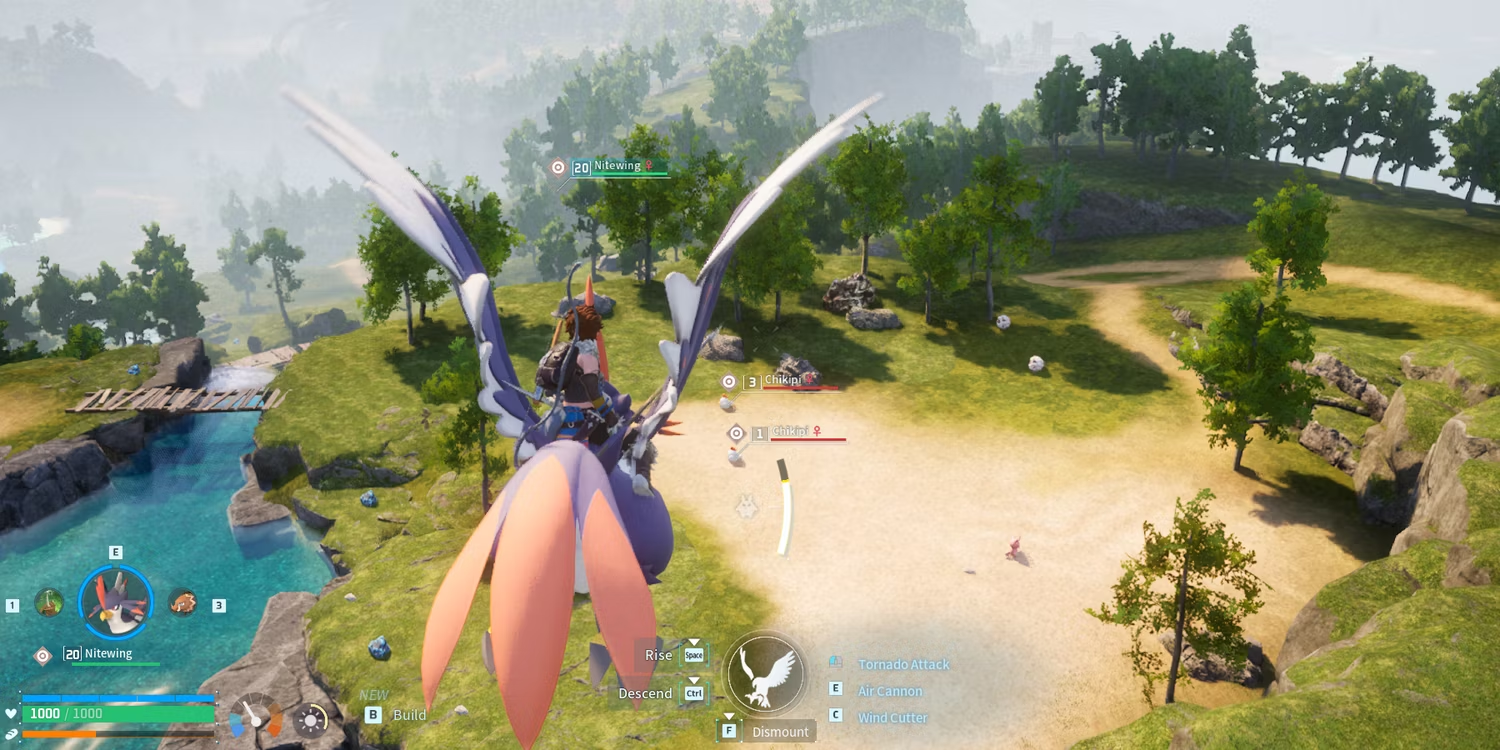Select the active Nitewing pal portrait

coord(115,603)
